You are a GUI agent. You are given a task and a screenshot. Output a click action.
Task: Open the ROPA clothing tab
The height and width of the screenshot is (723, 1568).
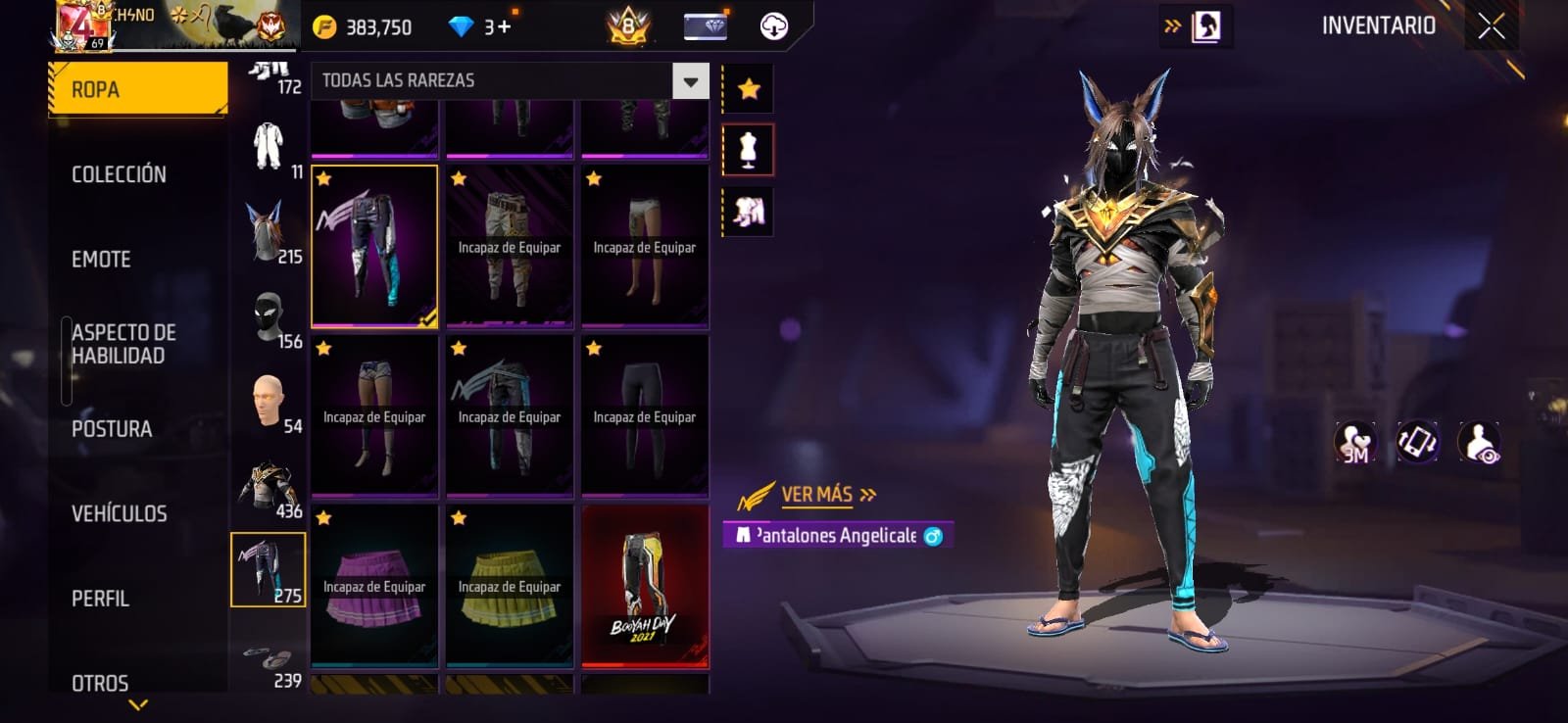pyautogui.click(x=138, y=89)
